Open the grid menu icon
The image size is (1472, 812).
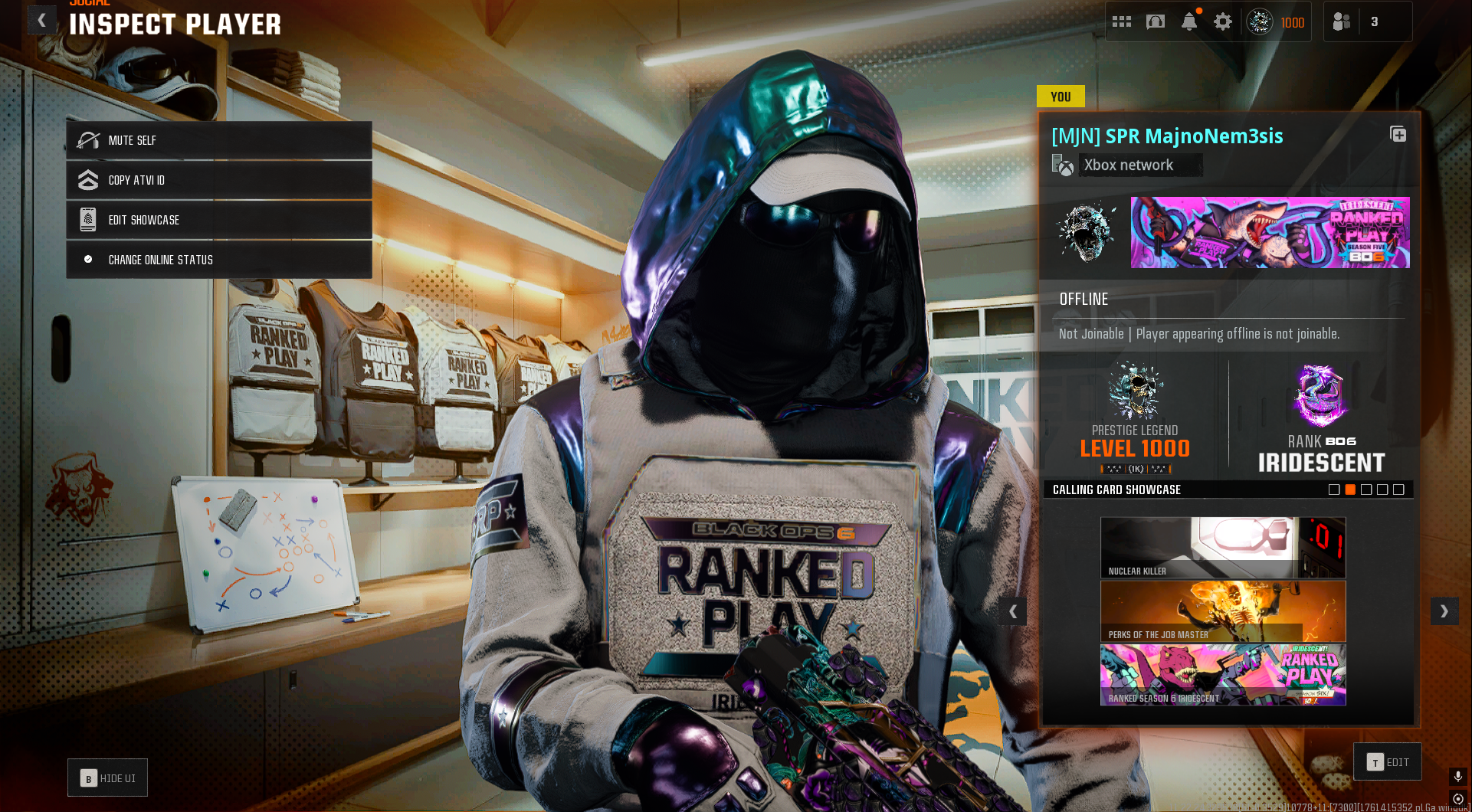1122,21
